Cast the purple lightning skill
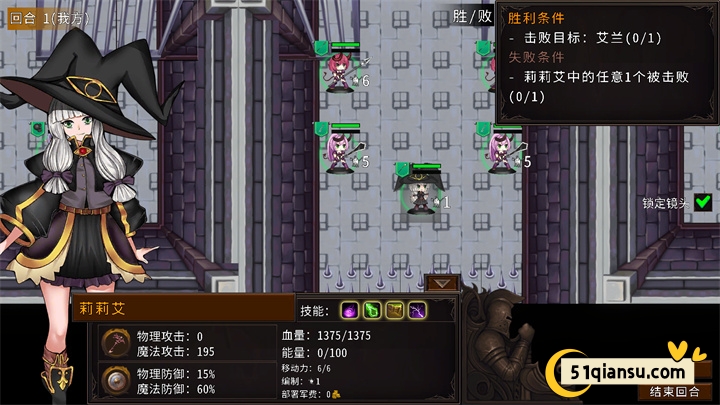 point(417,310)
